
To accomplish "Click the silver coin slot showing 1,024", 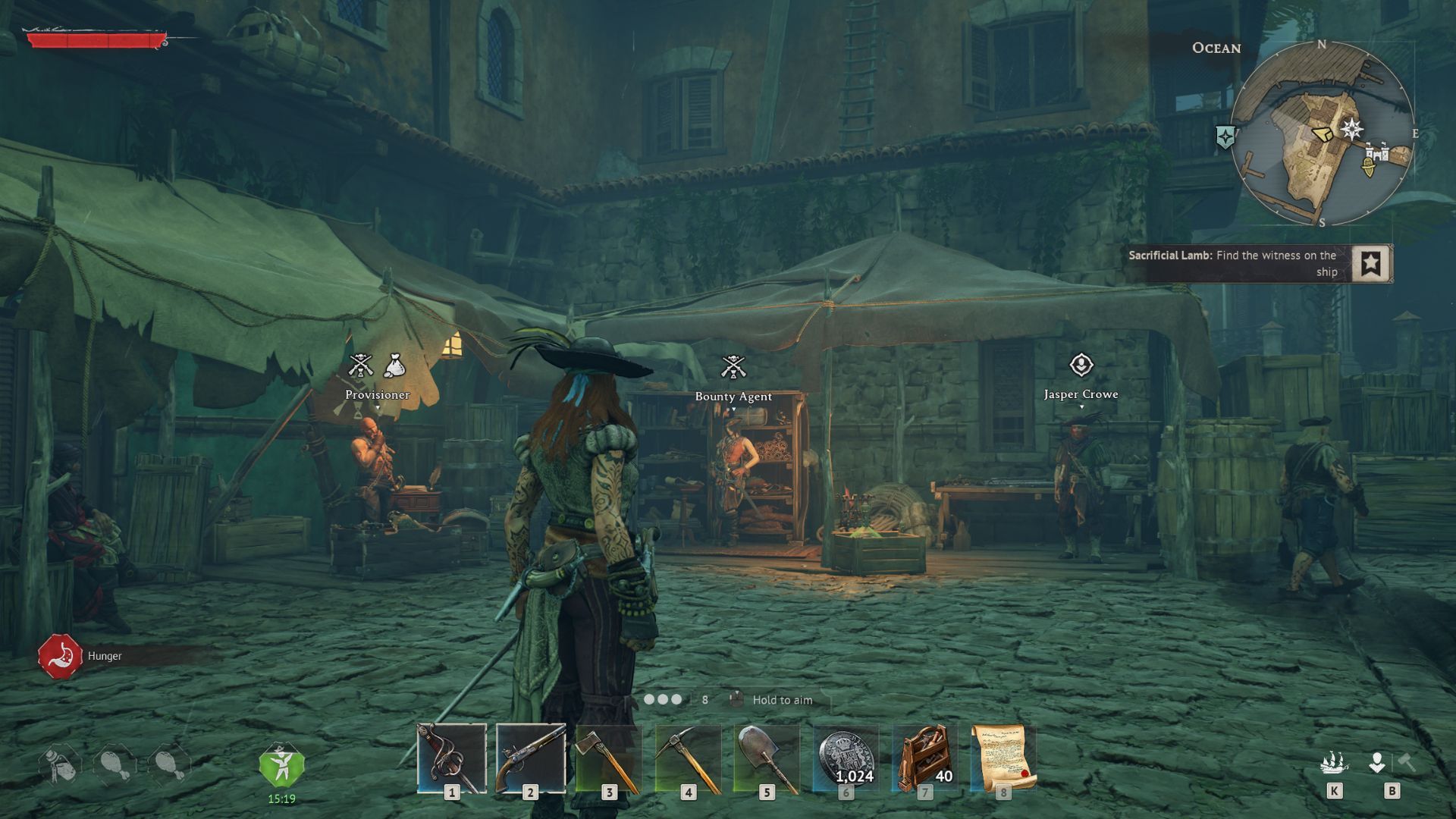I will 846,758.
